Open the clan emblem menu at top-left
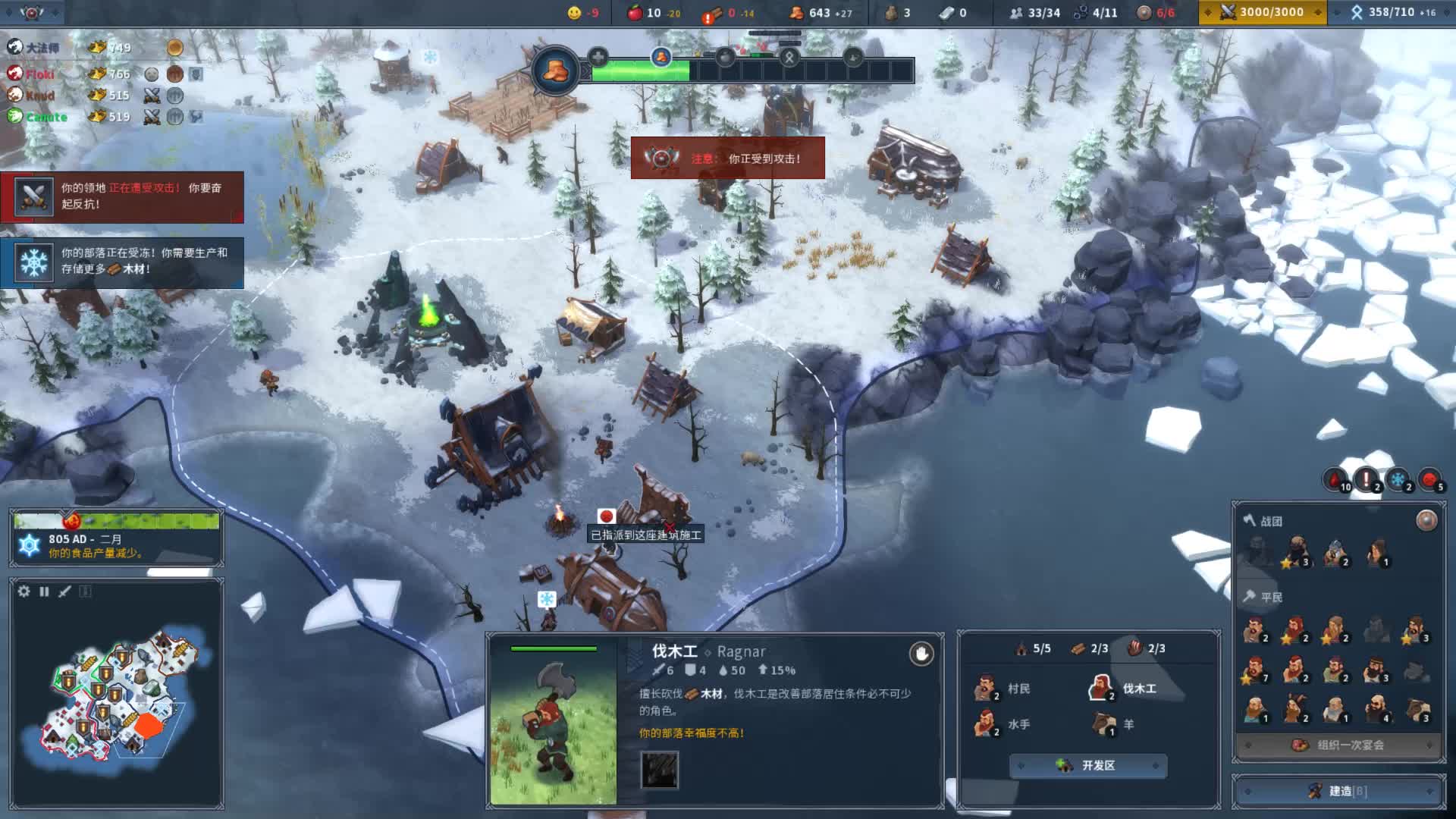Image resolution: width=1456 pixels, height=819 pixels. coord(32,12)
